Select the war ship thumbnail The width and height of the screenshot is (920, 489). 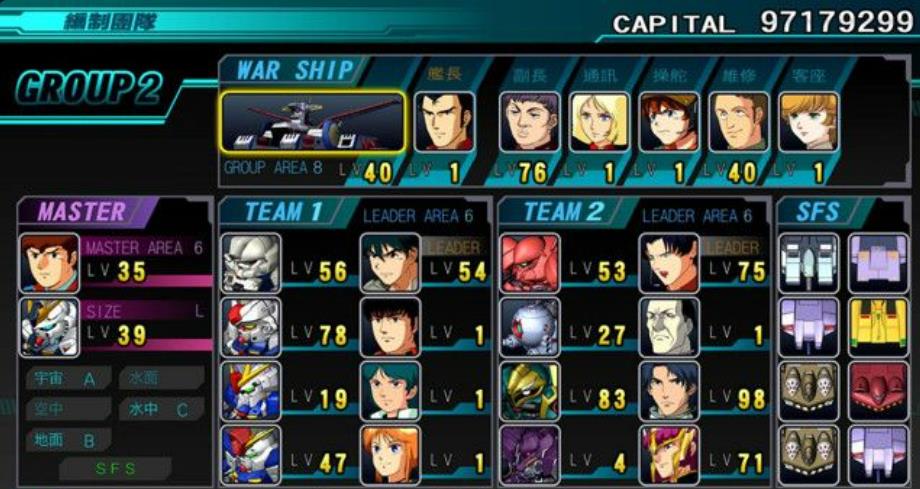(x=312, y=122)
